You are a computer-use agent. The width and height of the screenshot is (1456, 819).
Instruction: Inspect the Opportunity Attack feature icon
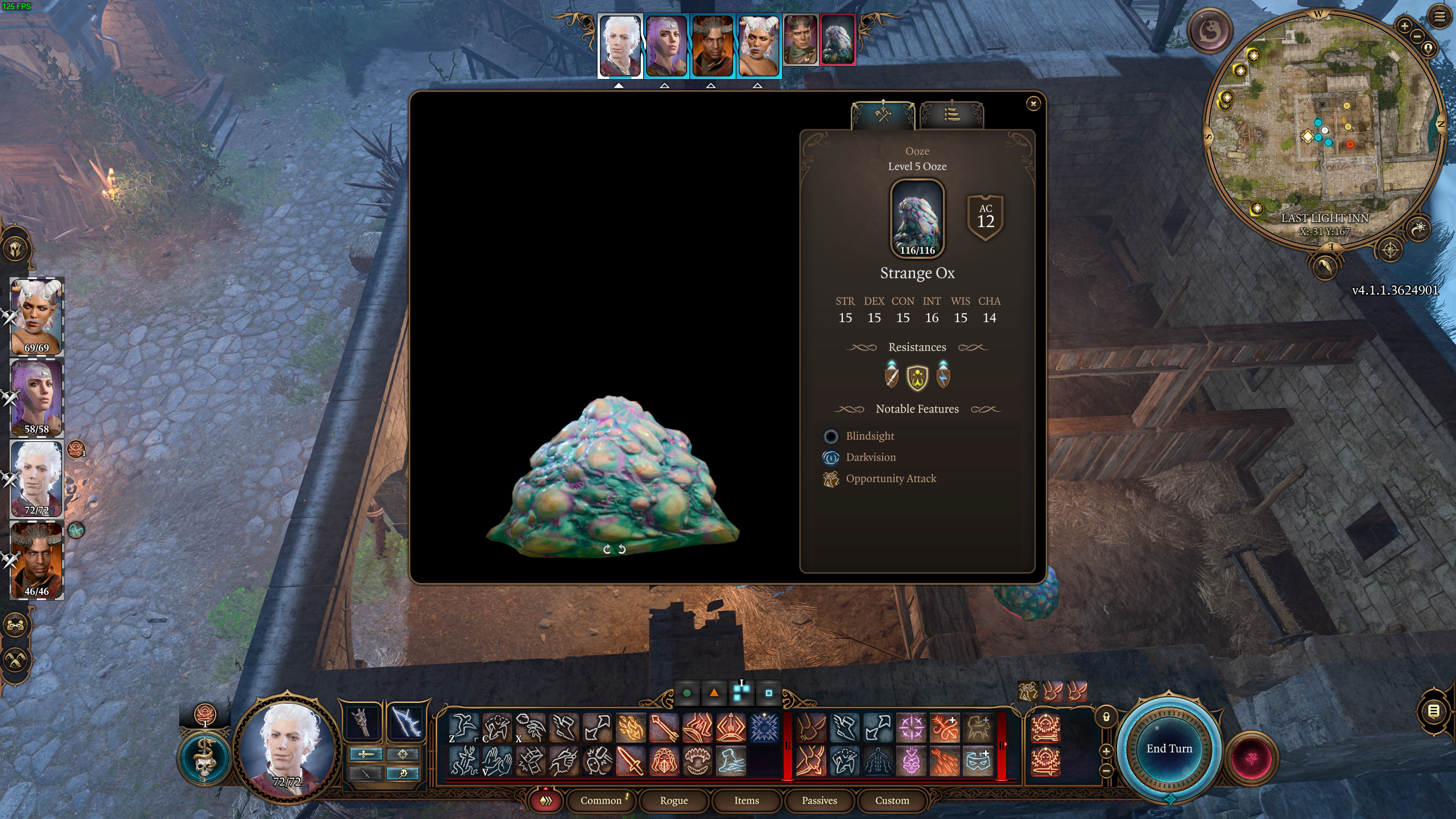(830, 479)
